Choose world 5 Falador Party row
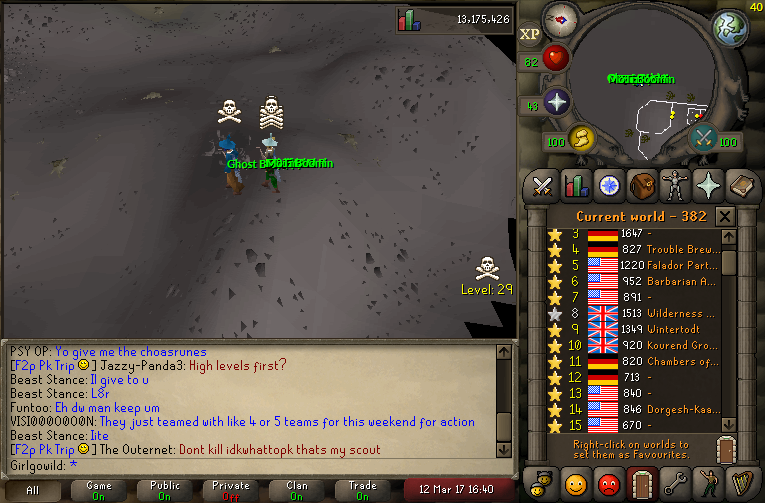 (x=640, y=265)
